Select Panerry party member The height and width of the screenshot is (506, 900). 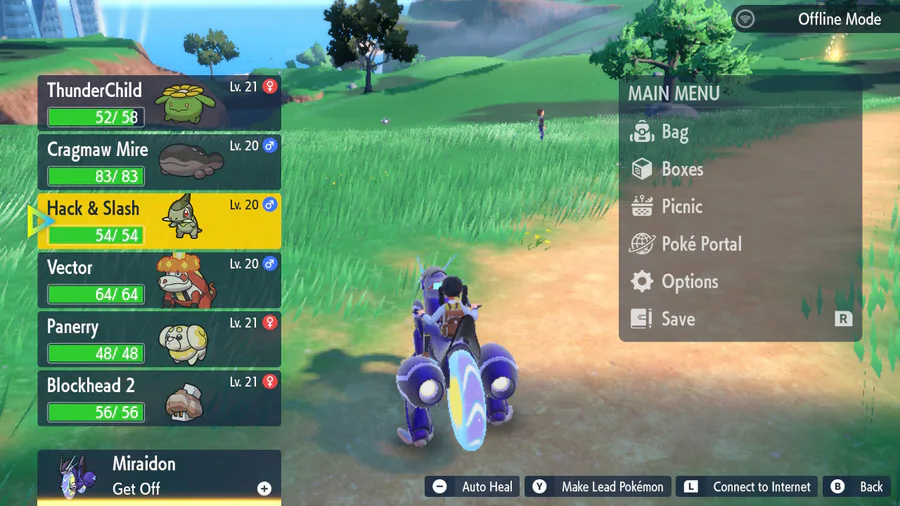[159, 339]
